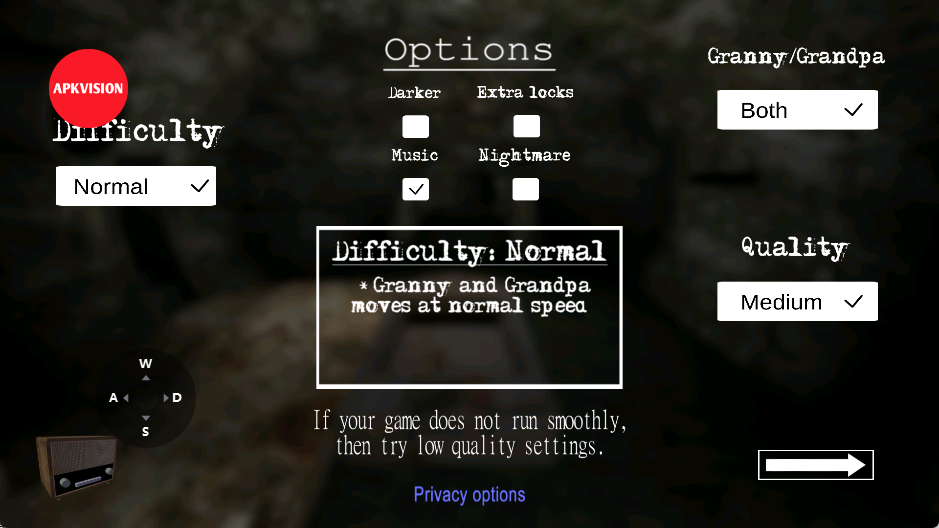Change the Quality dropdown from Medium
The height and width of the screenshot is (528, 939).
pyautogui.click(x=797, y=302)
